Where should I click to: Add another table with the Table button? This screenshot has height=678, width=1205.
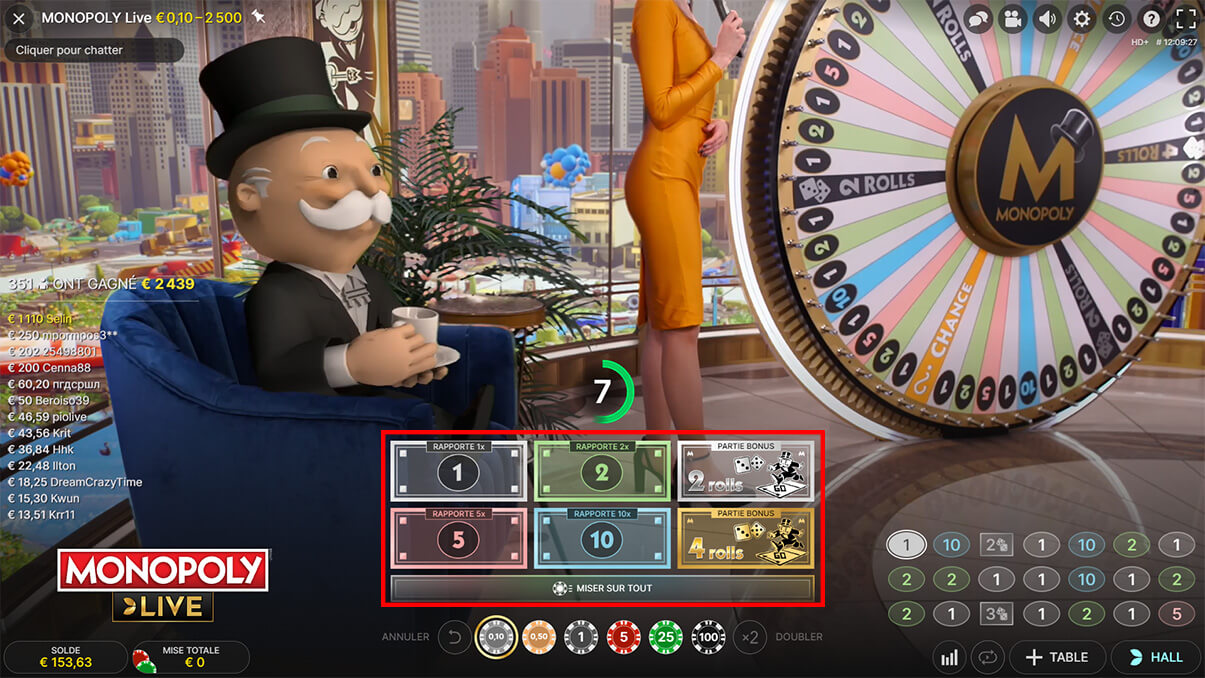click(1056, 657)
